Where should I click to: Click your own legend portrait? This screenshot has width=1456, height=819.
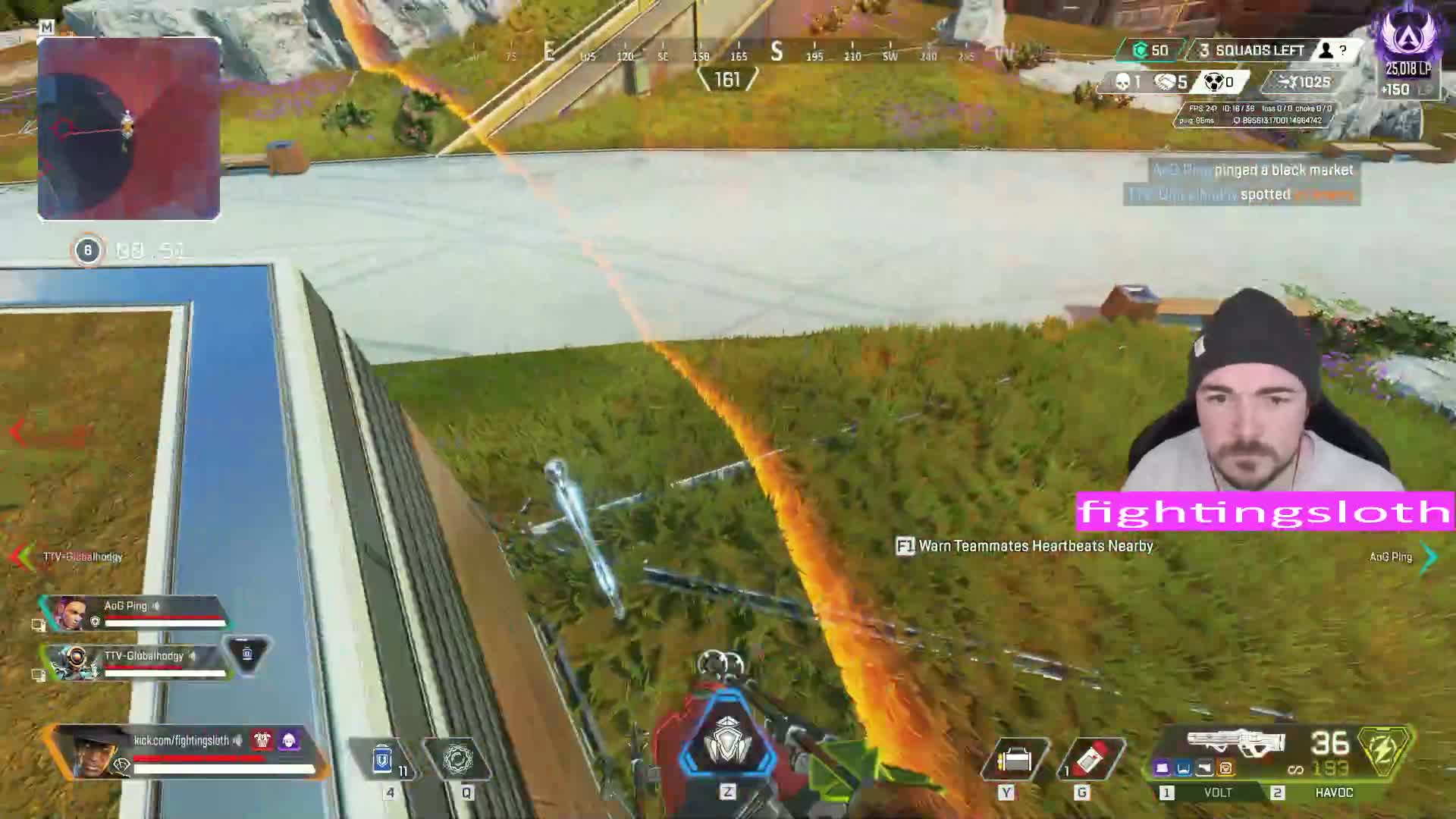pyautogui.click(x=97, y=751)
